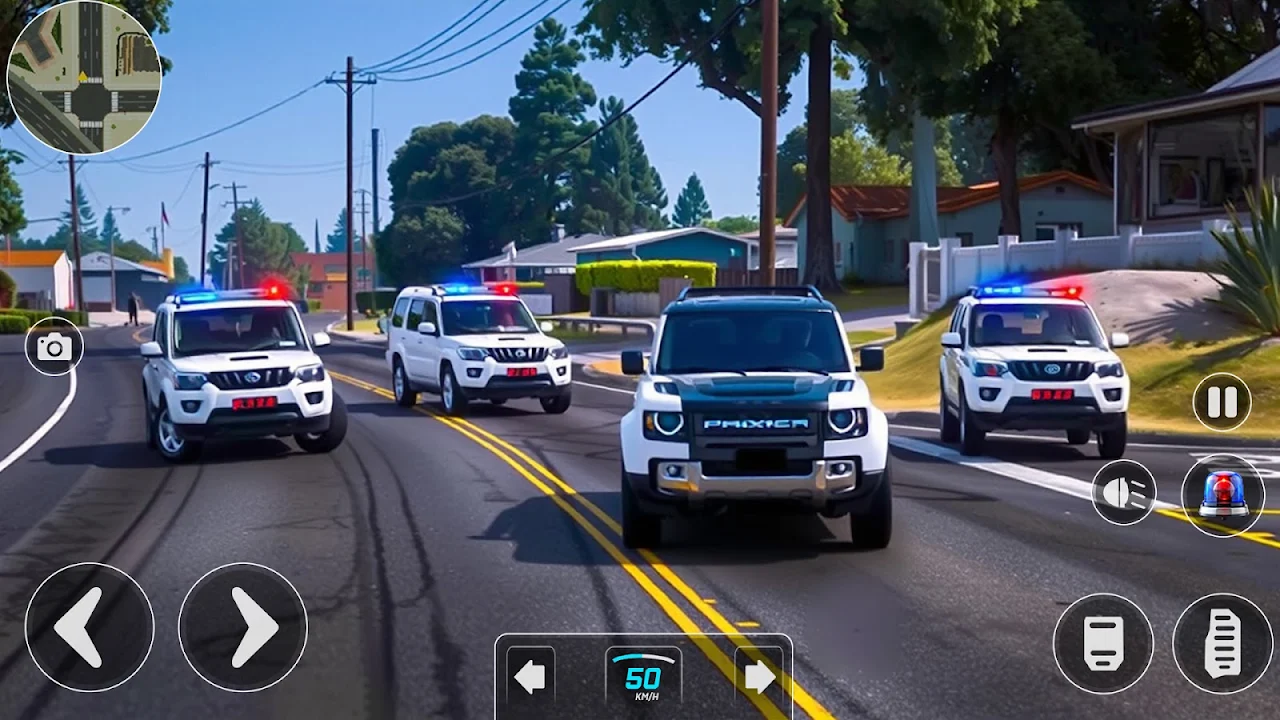
Task: Toggle the headlights button
Action: click(1124, 492)
